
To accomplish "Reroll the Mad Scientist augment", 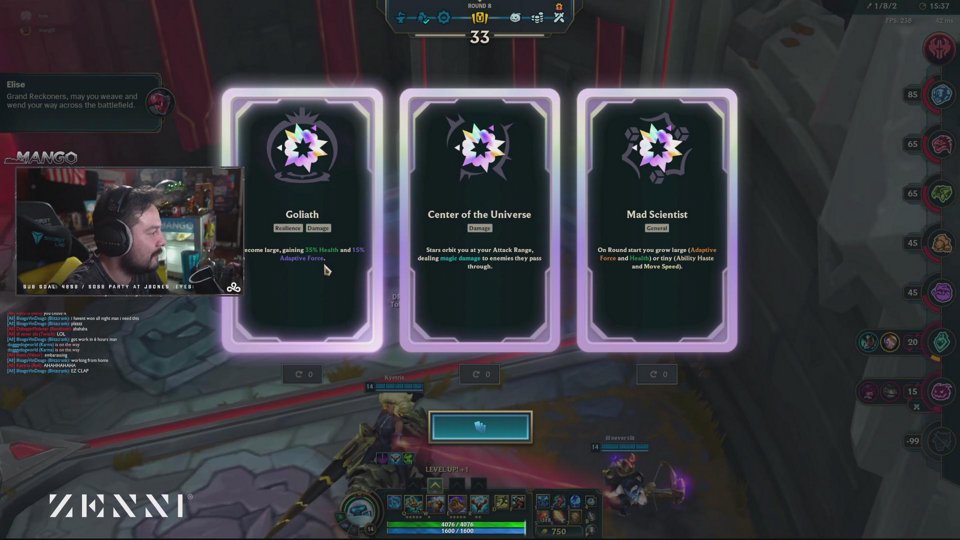I will pos(657,375).
